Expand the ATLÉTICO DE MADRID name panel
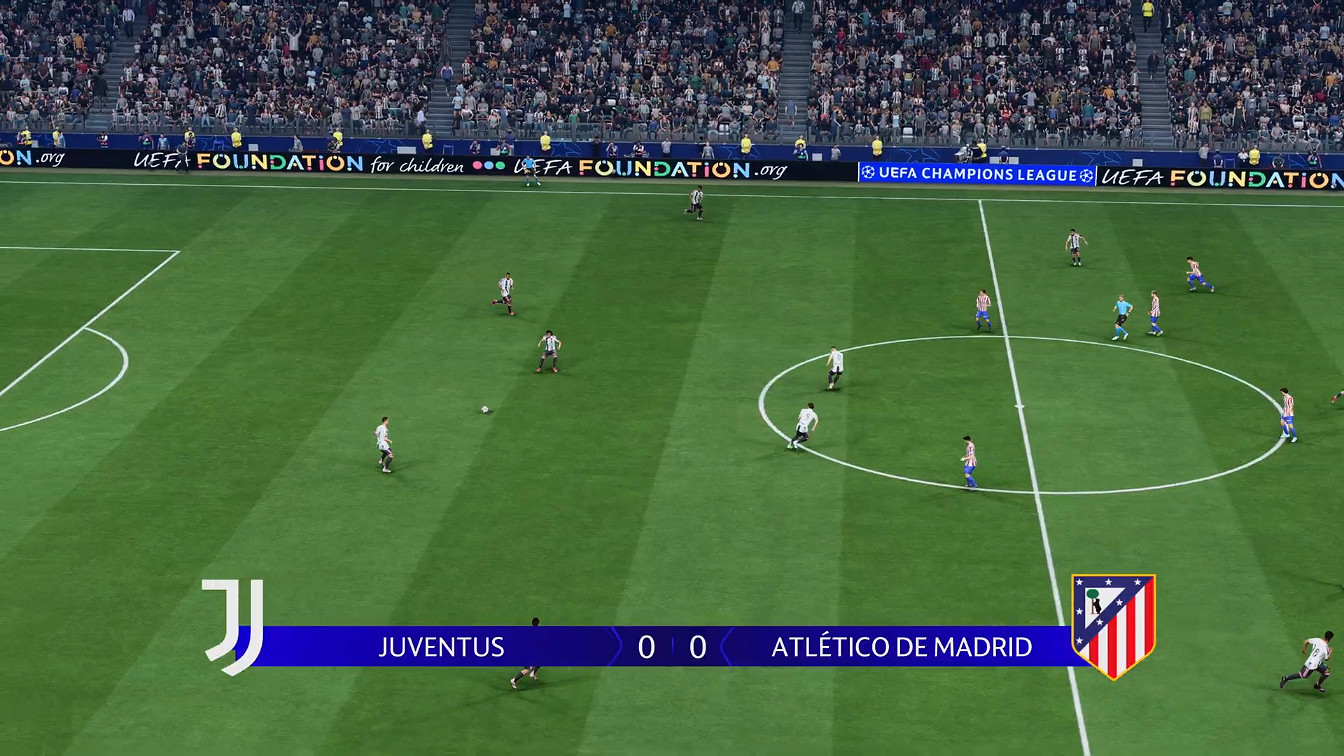The image size is (1344, 756). click(900, 648)
